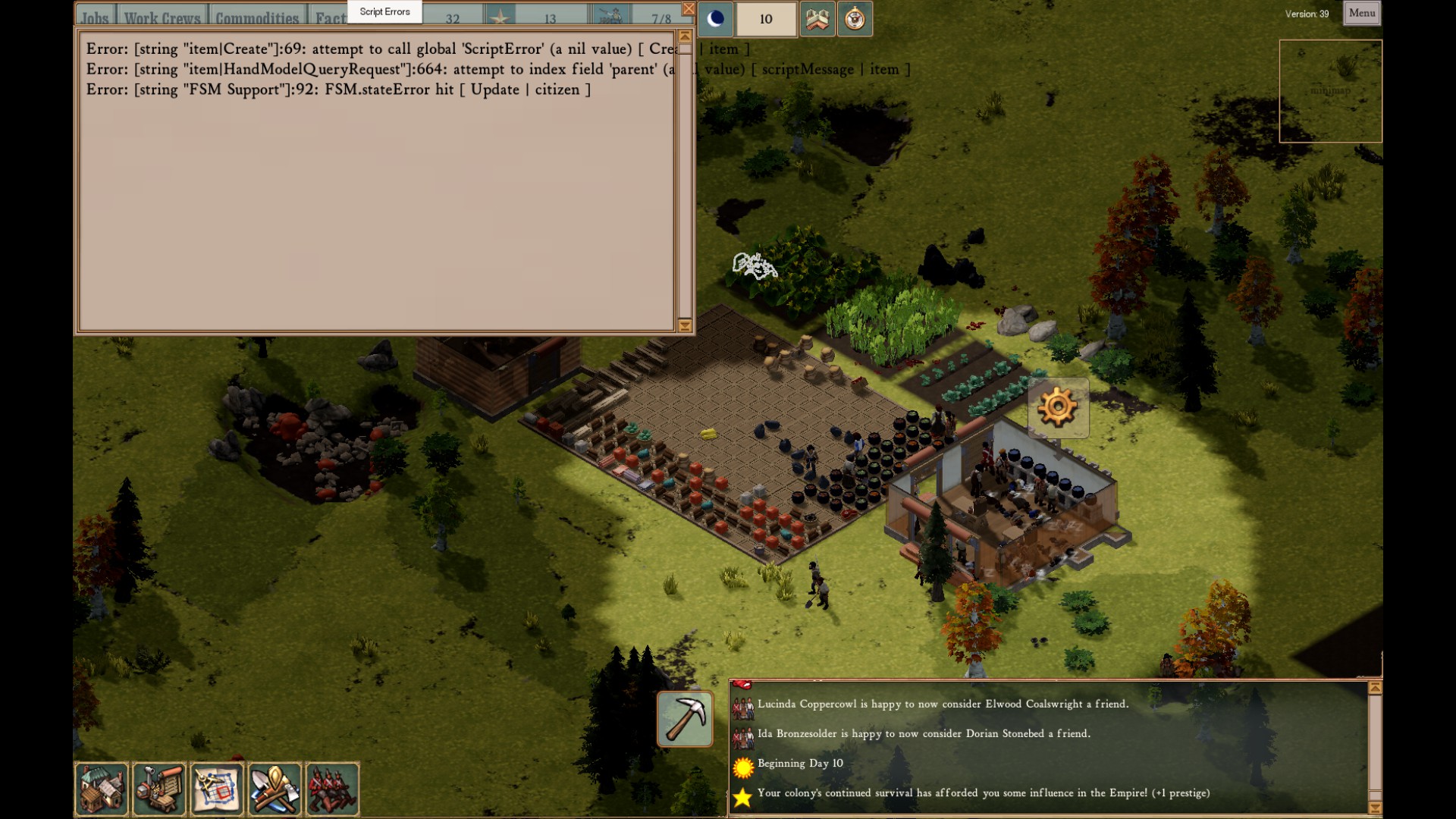
Task: Click the minimap panel
Action: pos(1330,91)
